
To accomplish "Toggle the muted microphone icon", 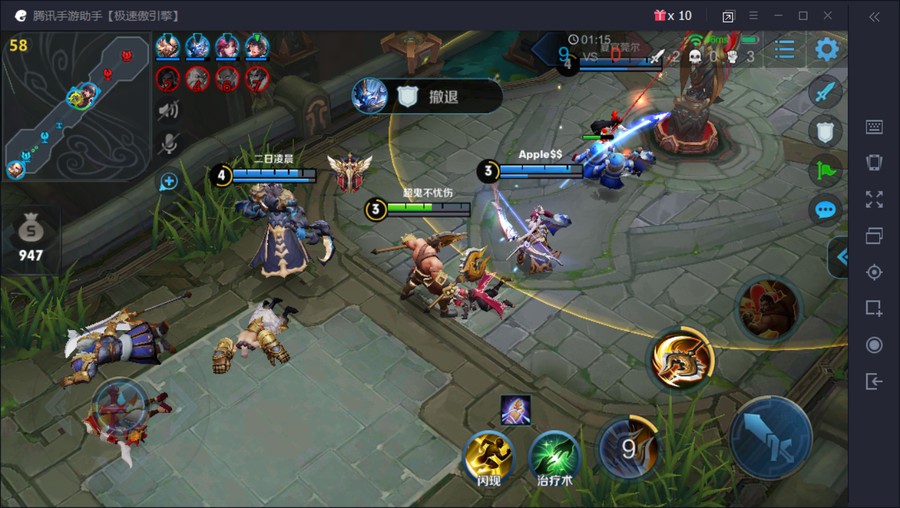I will (x=168, y=143).
